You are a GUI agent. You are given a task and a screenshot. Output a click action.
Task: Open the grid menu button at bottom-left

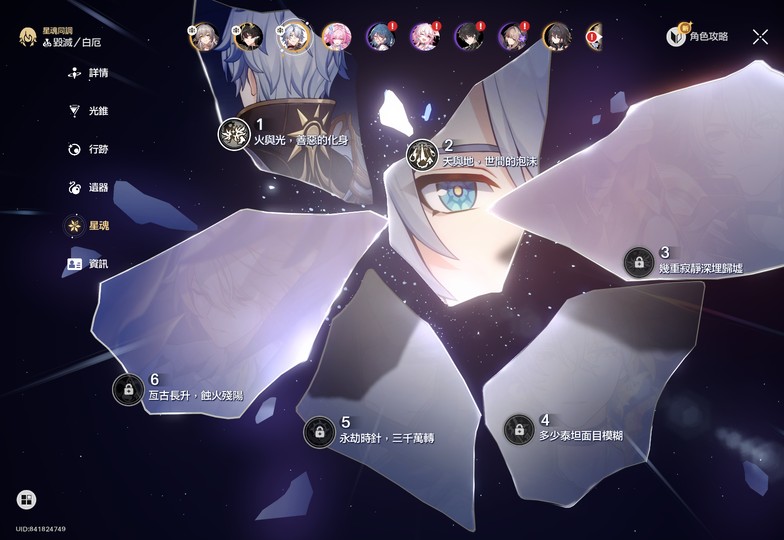[x=26, y=499]
